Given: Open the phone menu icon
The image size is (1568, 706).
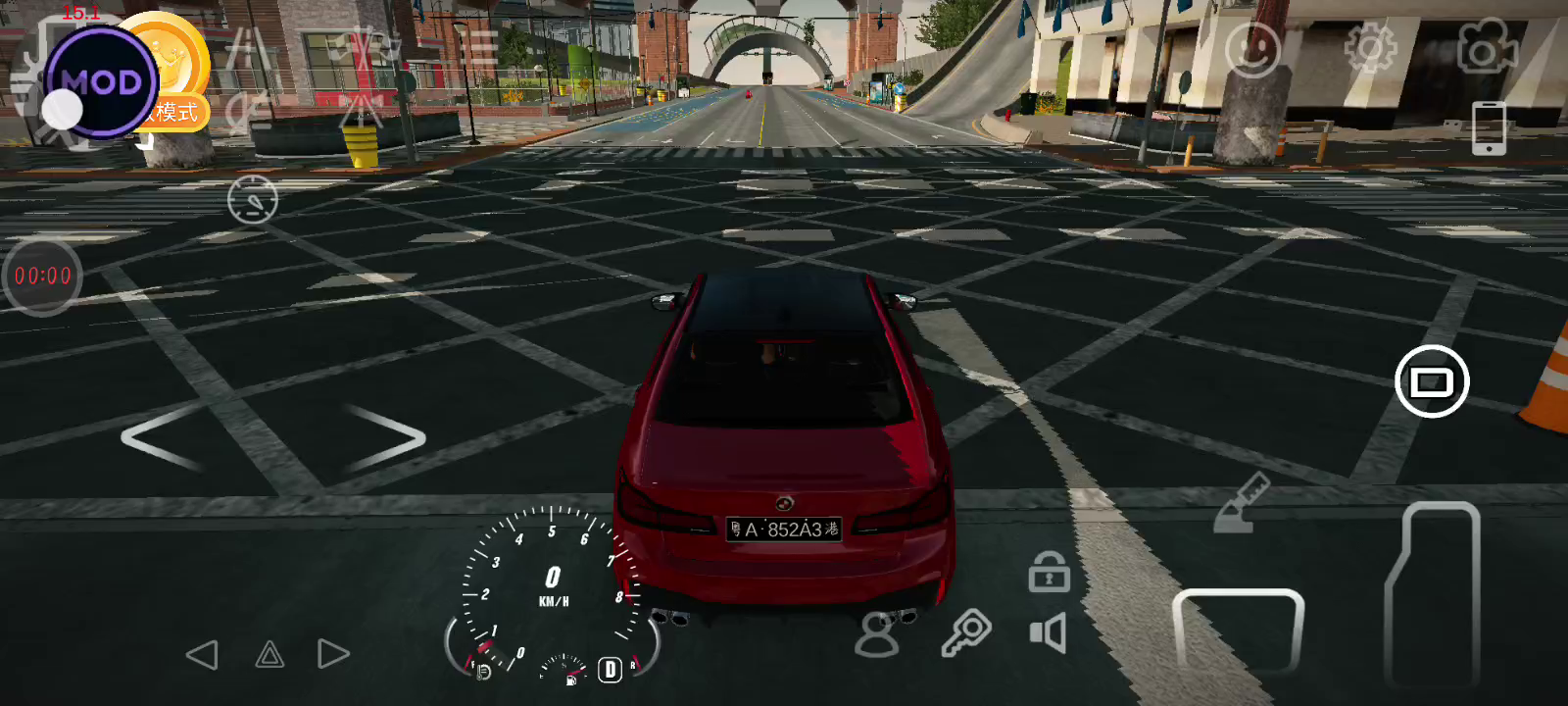Looking at the screenshot, I should (1489, 127).
